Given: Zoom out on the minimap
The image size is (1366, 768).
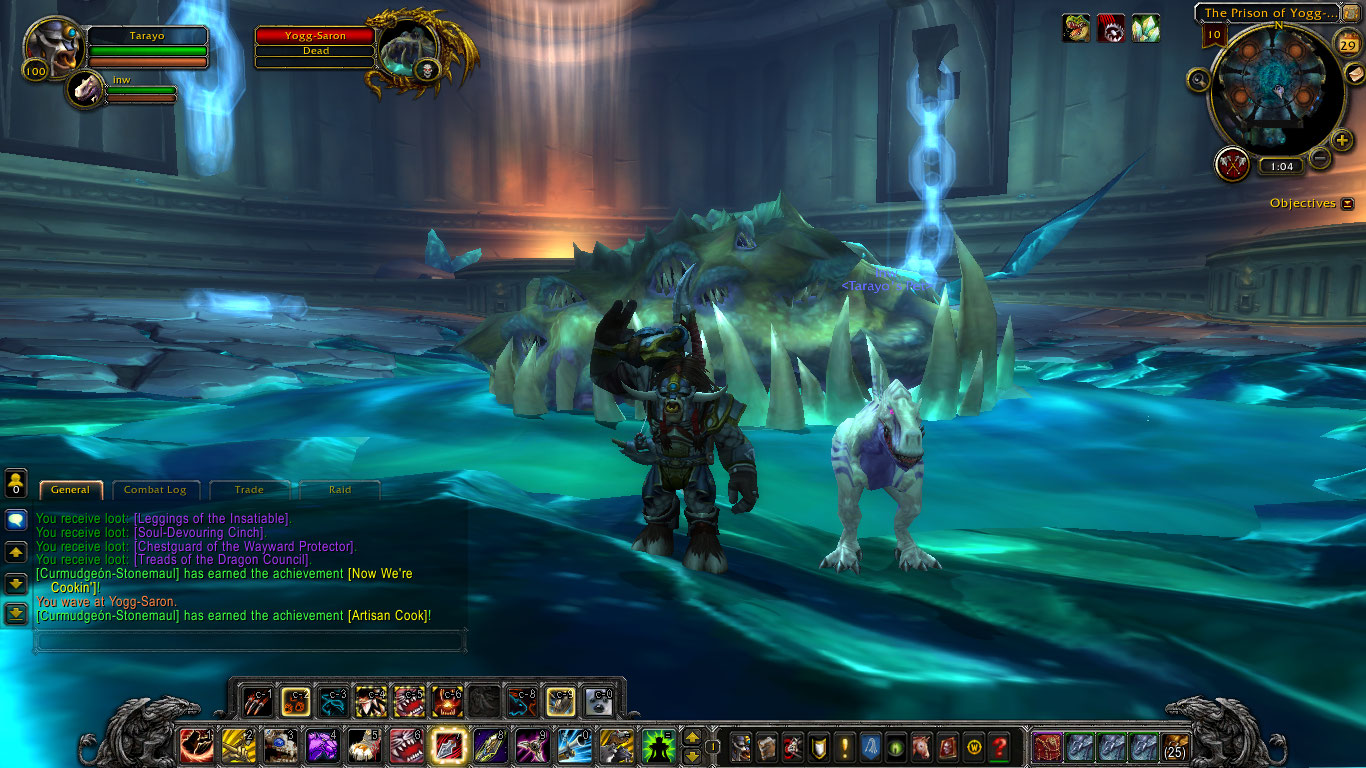Looking at the screenshot, I should point(1320,157).
